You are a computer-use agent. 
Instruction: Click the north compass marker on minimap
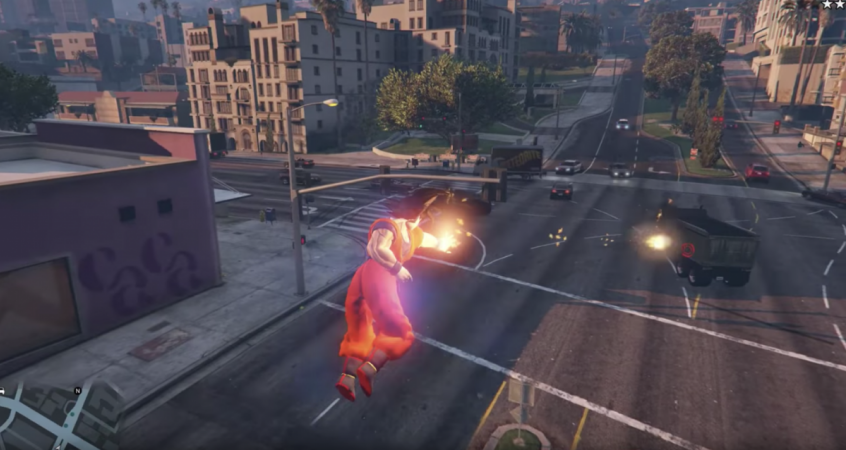tap(77, 391)
